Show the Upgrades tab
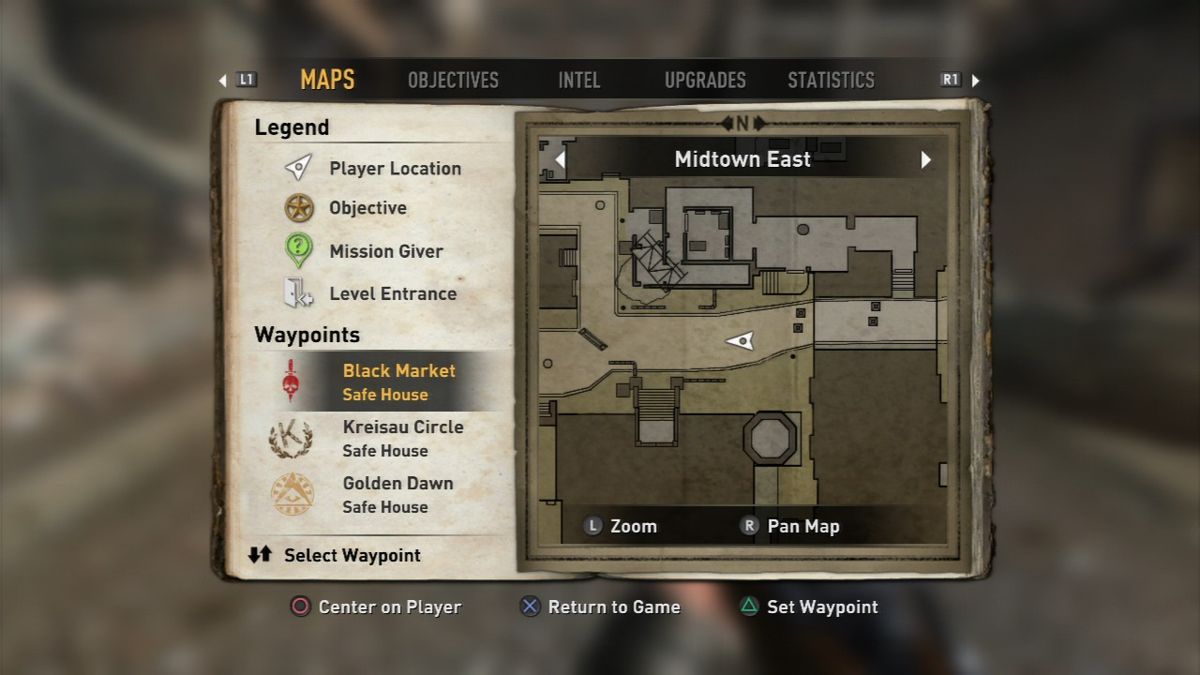1200x675 pixels. (705, 80)
